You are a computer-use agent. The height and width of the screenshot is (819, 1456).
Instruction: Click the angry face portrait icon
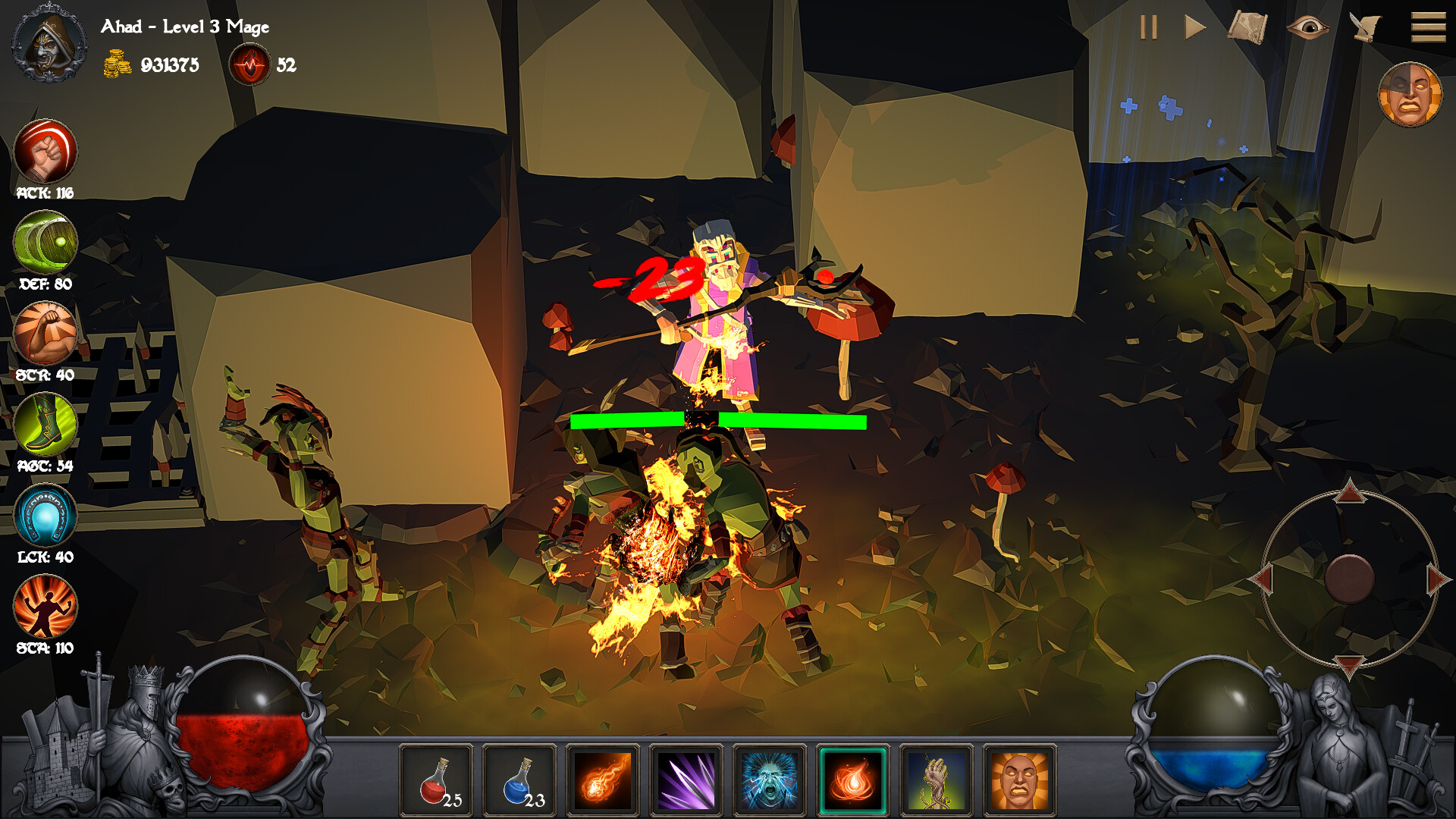[x=1410, y=95]
